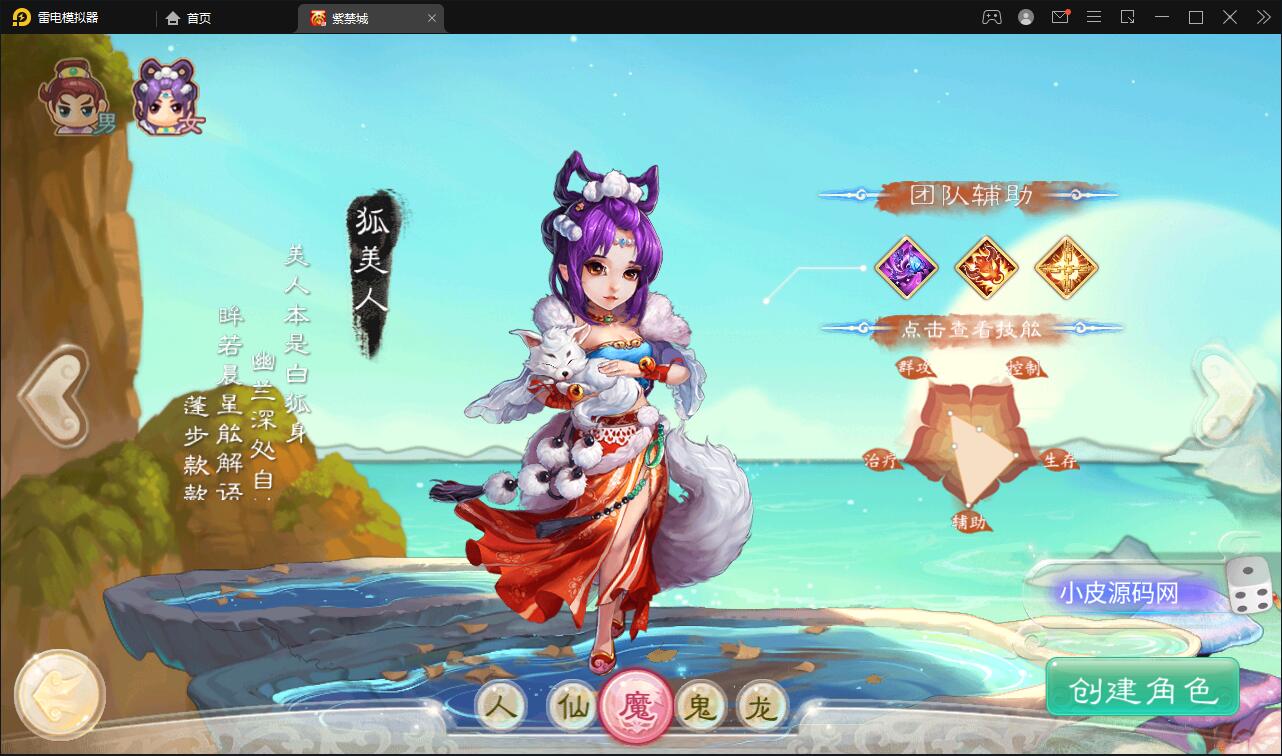Select the purple butterfly skill icon
Image resolution: width=1282 pixels, height=756 pixels.
[x=906, y=267]
